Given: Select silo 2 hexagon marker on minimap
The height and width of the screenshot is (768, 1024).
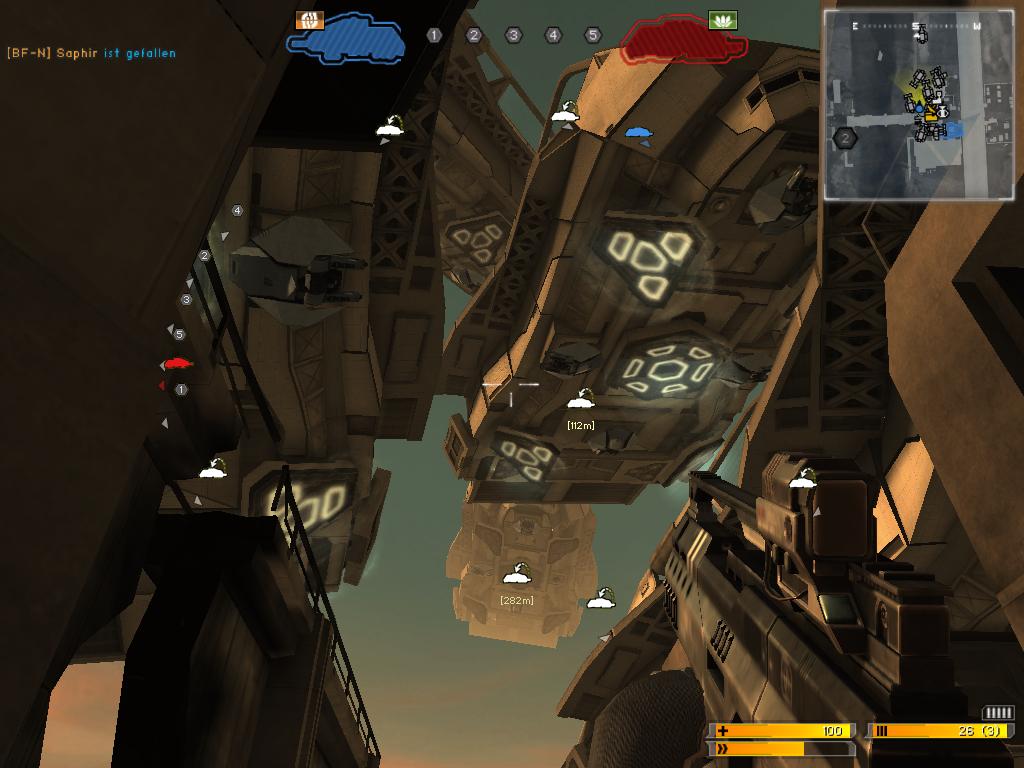Looking at the screenshot, I should 846,138.
